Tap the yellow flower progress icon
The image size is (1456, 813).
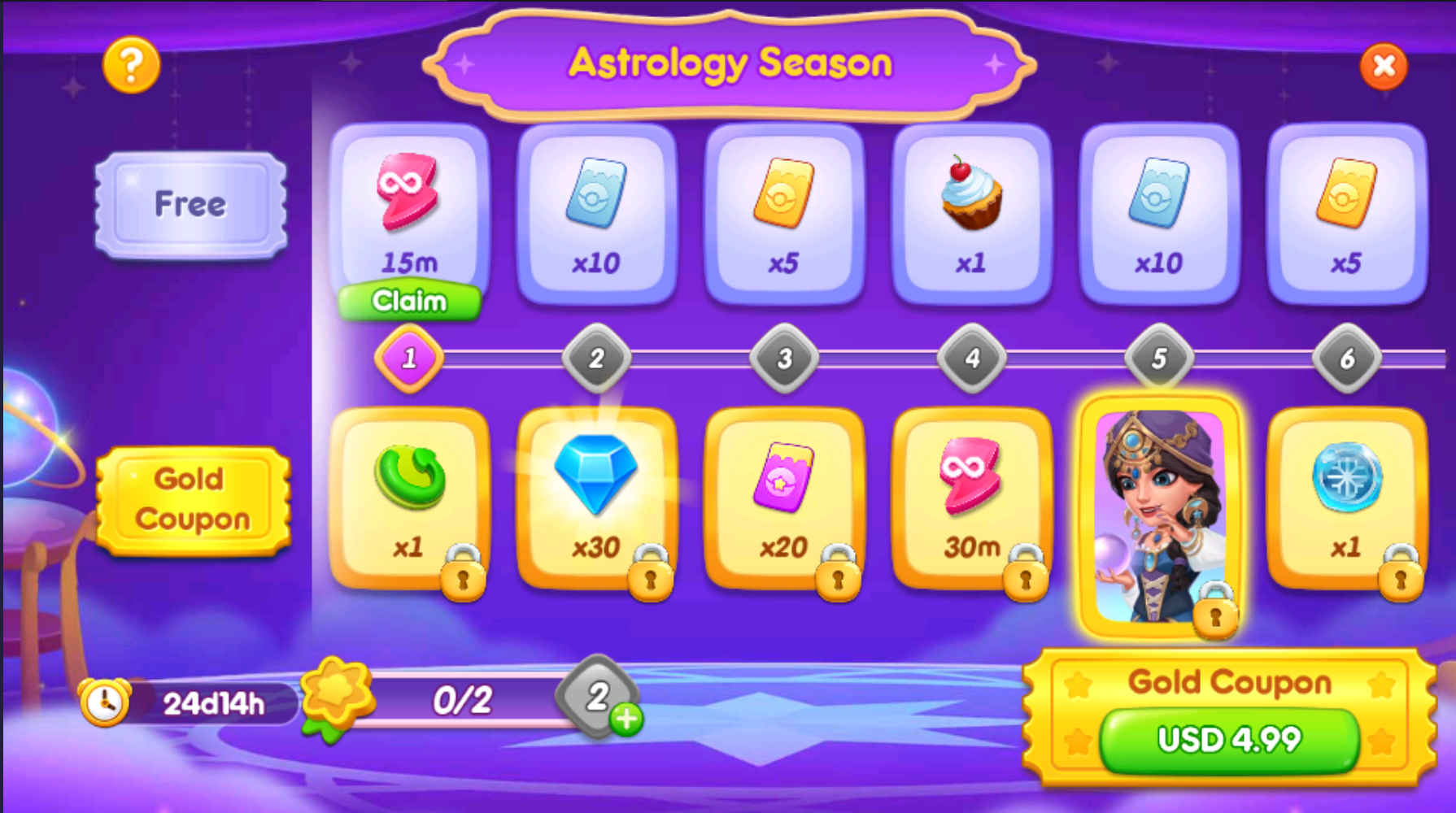click(x=335, y=695)
